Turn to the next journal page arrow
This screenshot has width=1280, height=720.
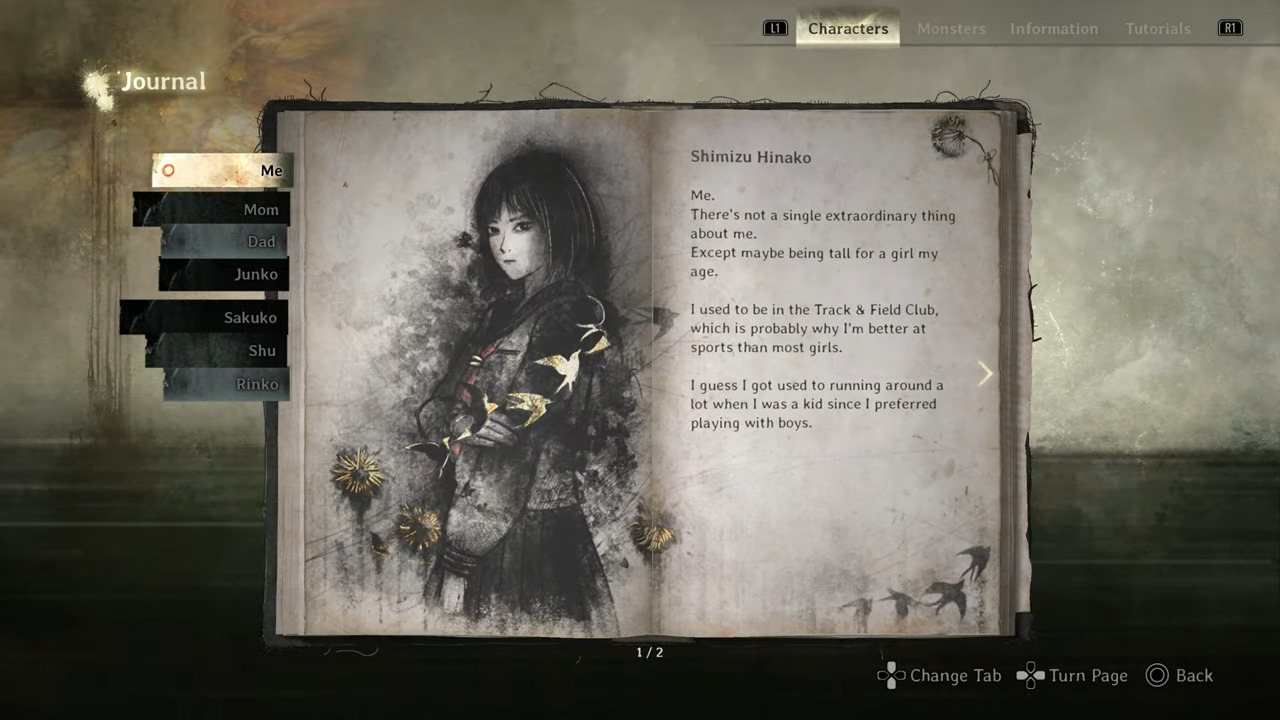point(985,374)
